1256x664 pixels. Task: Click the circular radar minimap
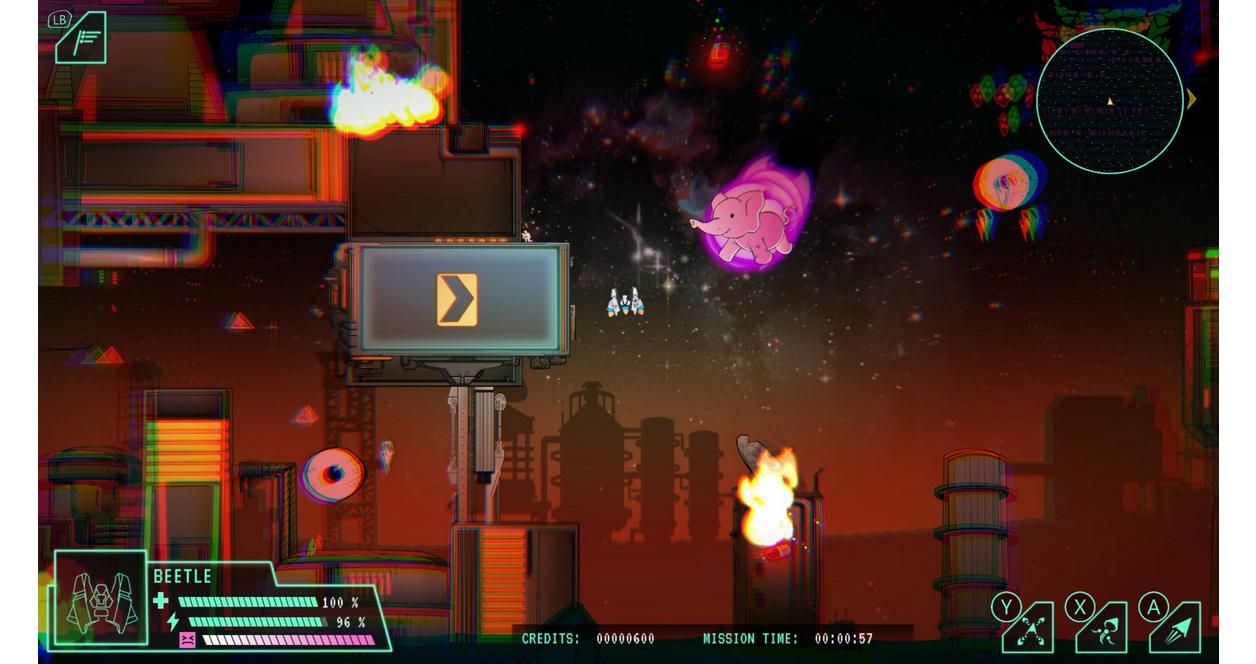pyautogui.click(x=1109, y=101)
